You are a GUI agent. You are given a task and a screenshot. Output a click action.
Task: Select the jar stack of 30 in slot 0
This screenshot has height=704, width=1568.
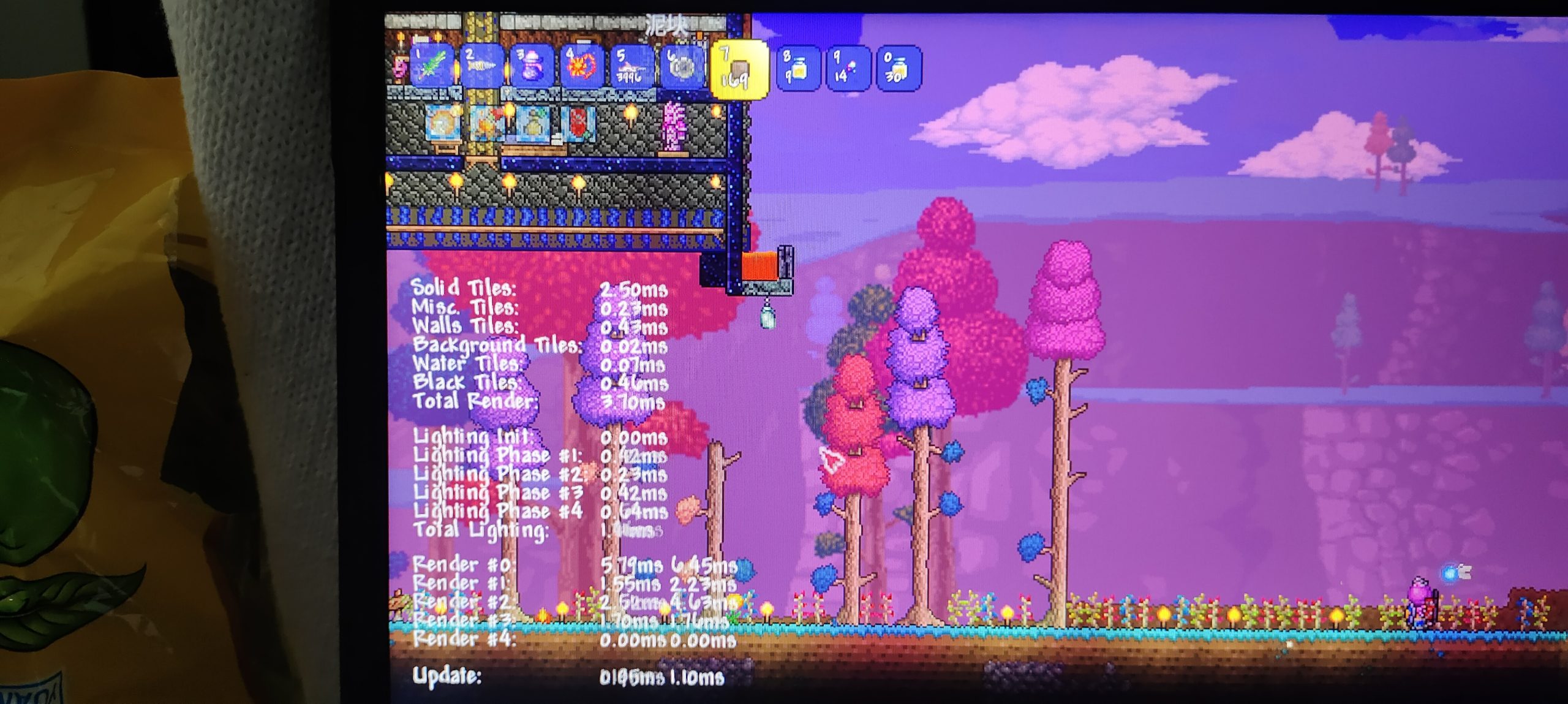click(898, 67)
